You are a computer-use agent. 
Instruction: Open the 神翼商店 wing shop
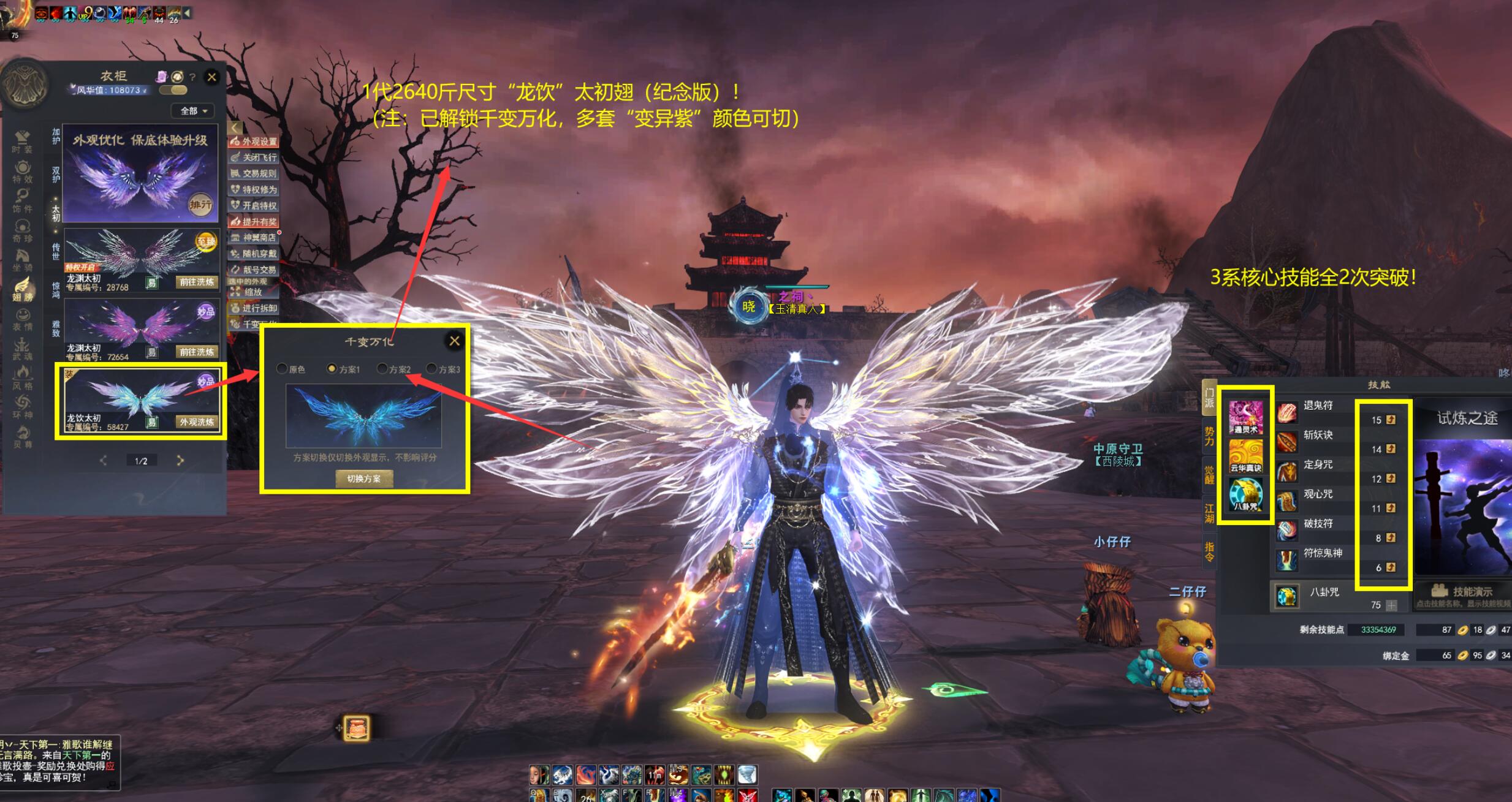pos(254,238)
